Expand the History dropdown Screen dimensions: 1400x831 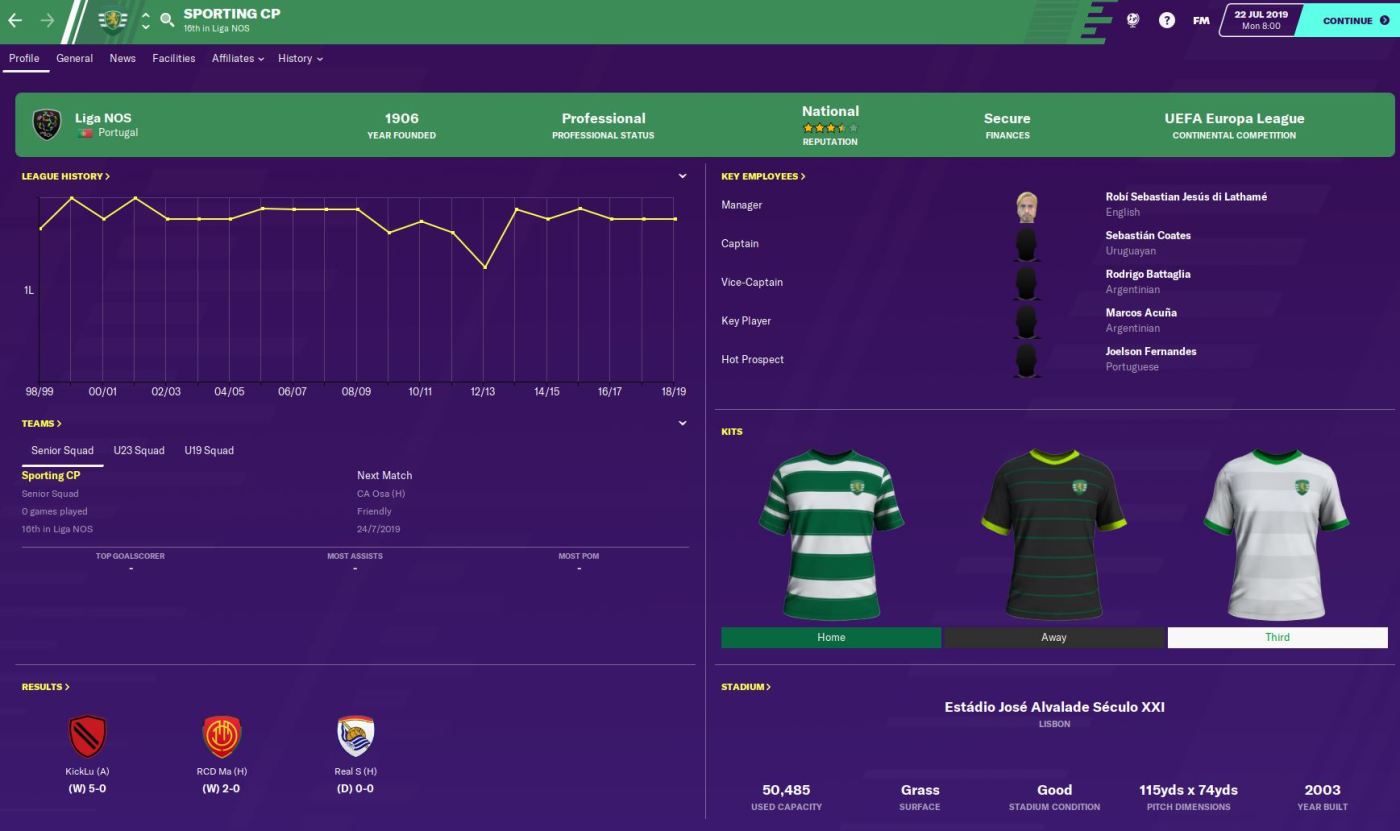[x=300, y=58]
